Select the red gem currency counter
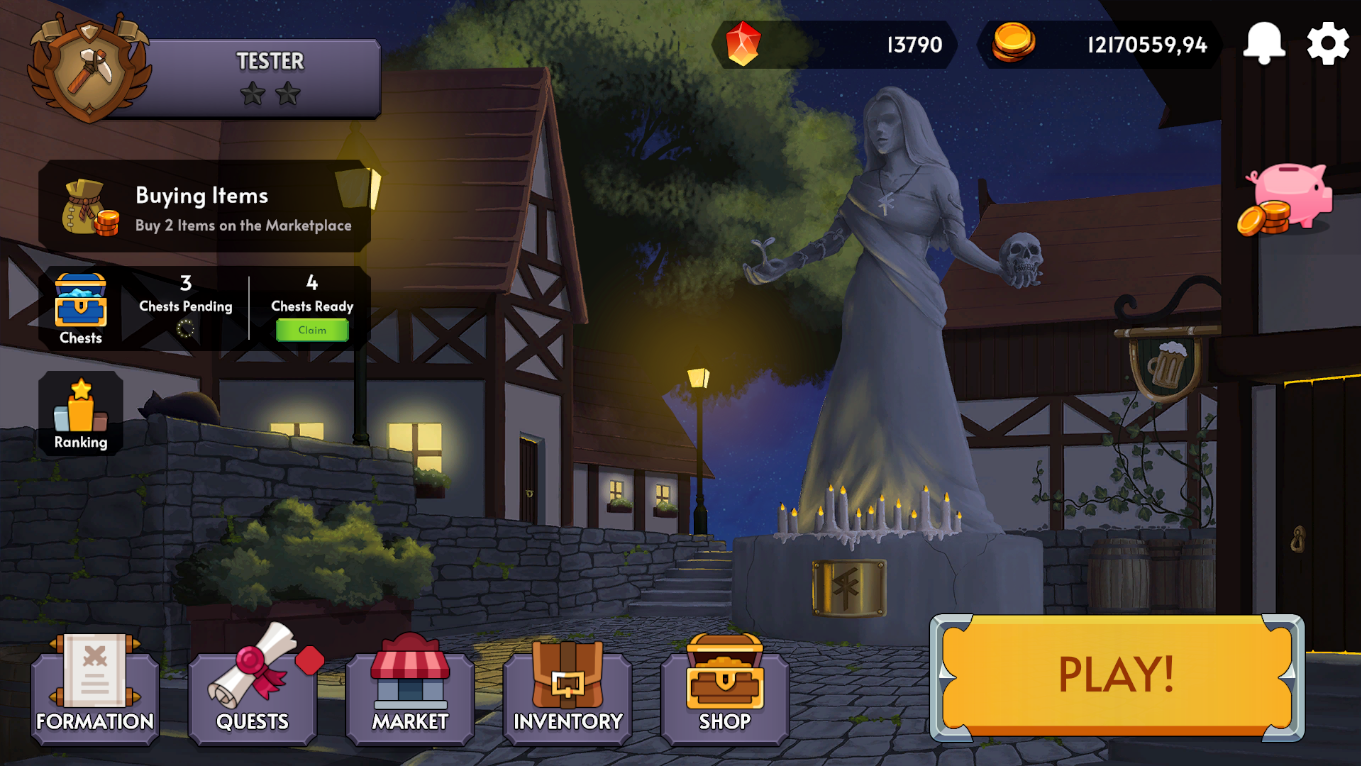Image resolution: width=1361 pixels, height=766 pixels. [835, 44]
